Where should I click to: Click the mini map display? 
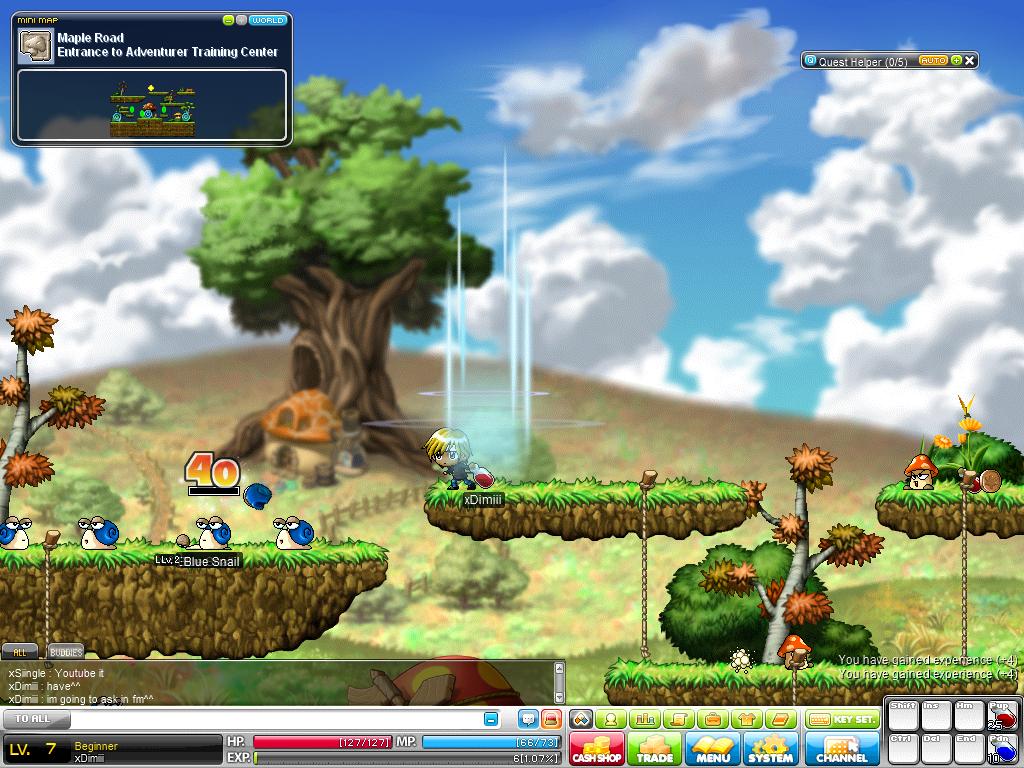pos(152,104)
